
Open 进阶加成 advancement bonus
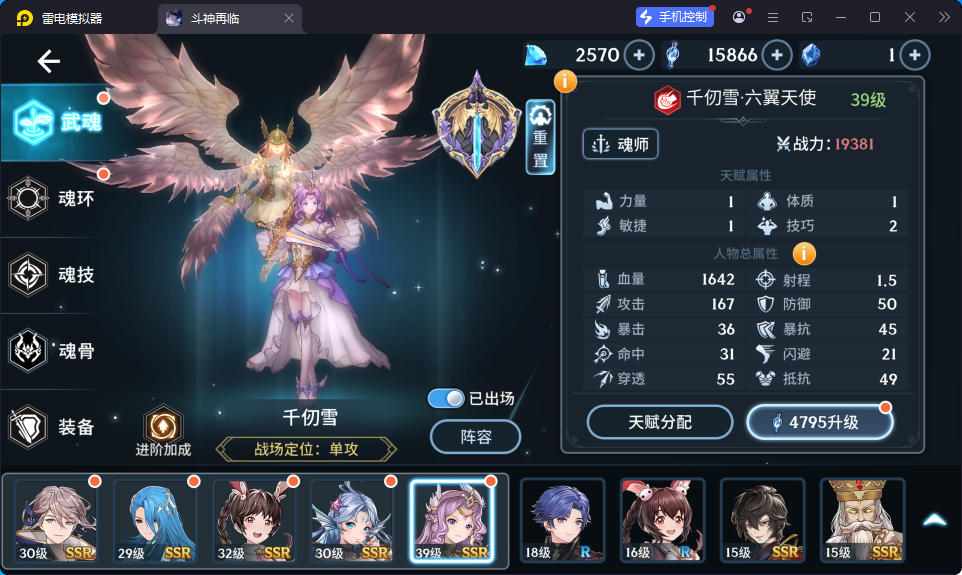(x=163, y=431)
